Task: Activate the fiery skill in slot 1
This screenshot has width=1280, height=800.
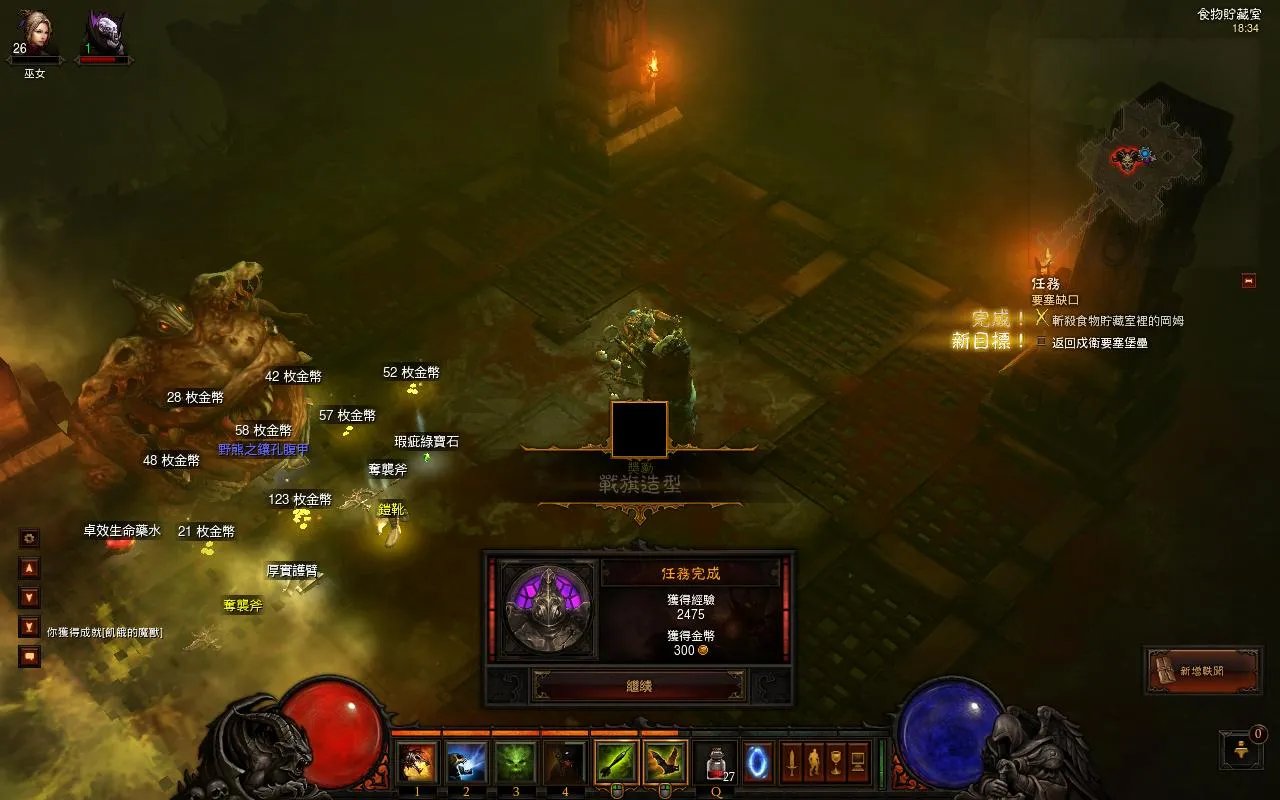Action: [x=417, y=762]
